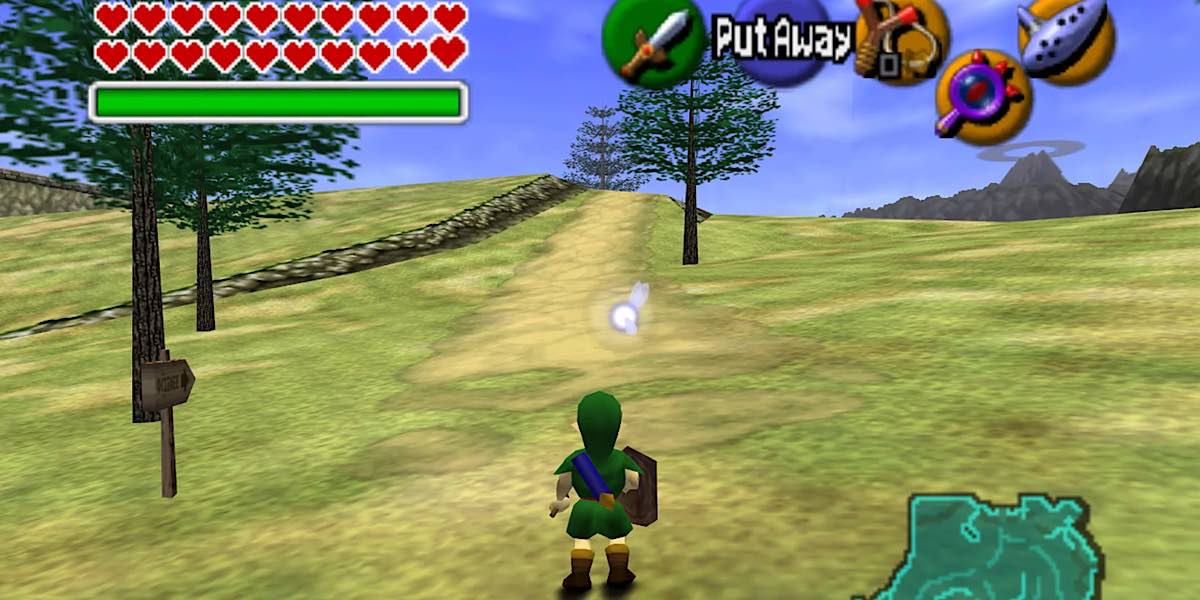This screenshot has width=1200, height=600.
Task: Choose the Fairy Slingshot item icon
Action: pos(900,41)
